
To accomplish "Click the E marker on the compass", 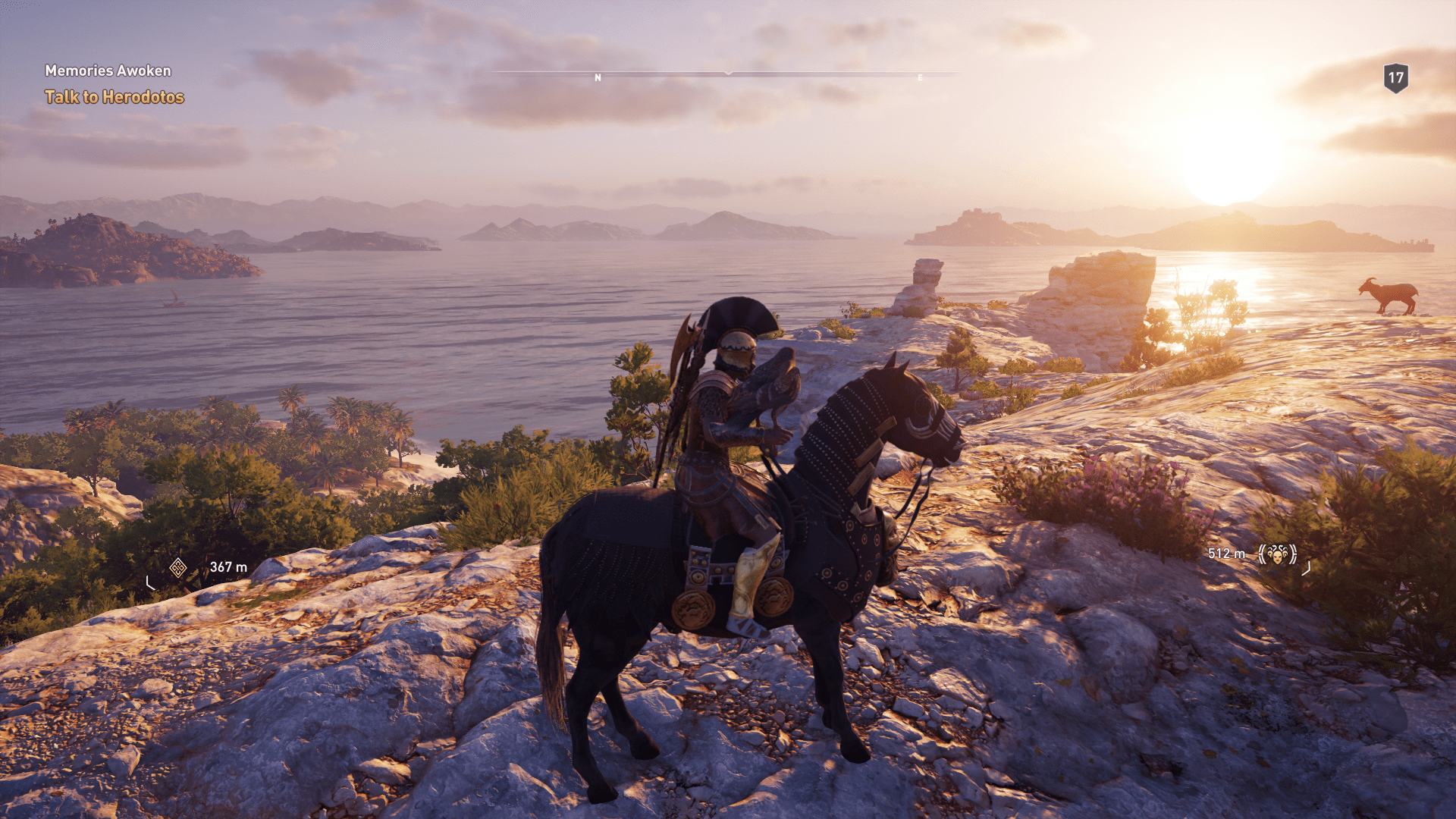I will click(x=919, y=77).
